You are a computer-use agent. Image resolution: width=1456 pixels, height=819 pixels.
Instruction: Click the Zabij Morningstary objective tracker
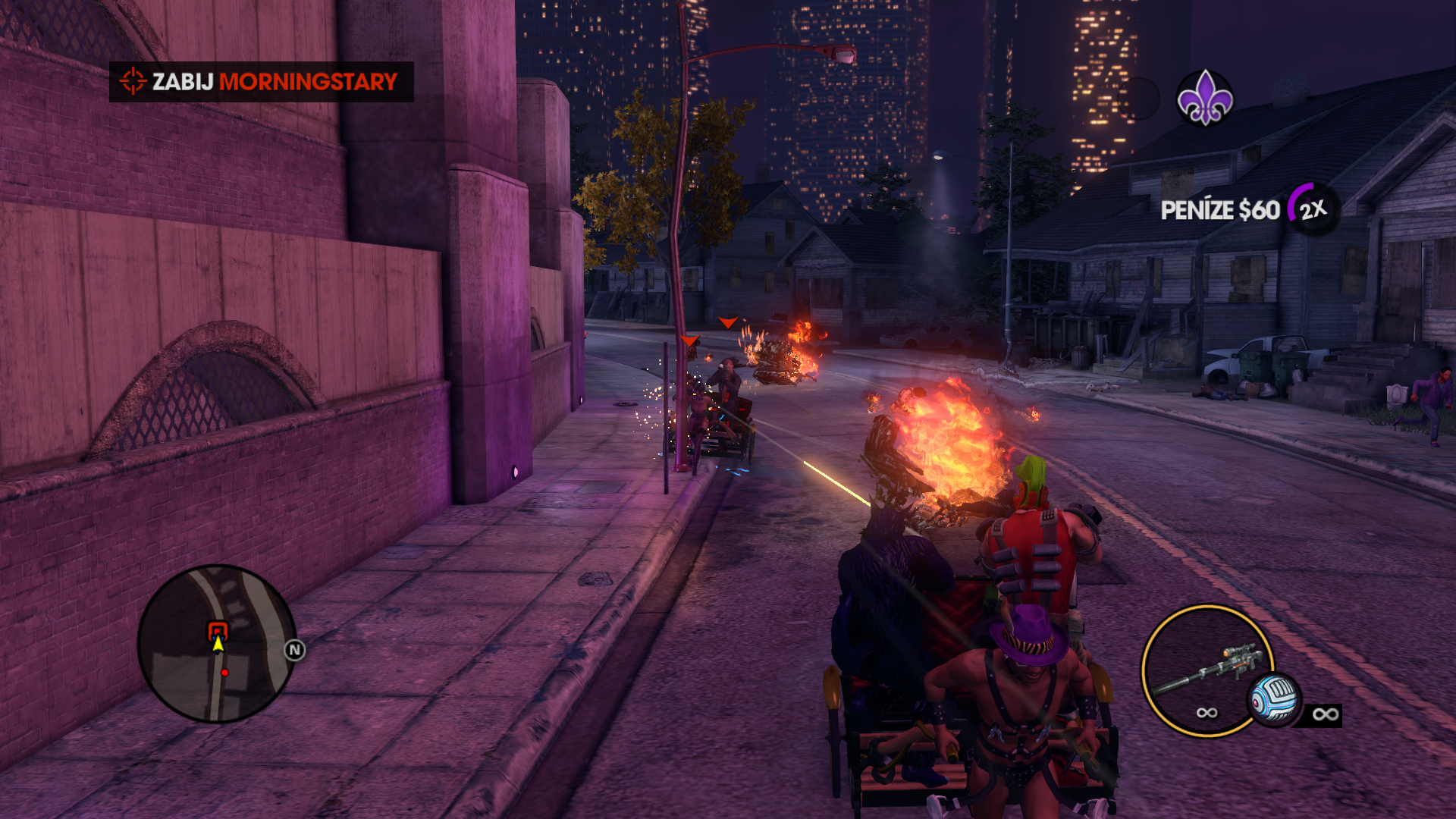point(261,82)
